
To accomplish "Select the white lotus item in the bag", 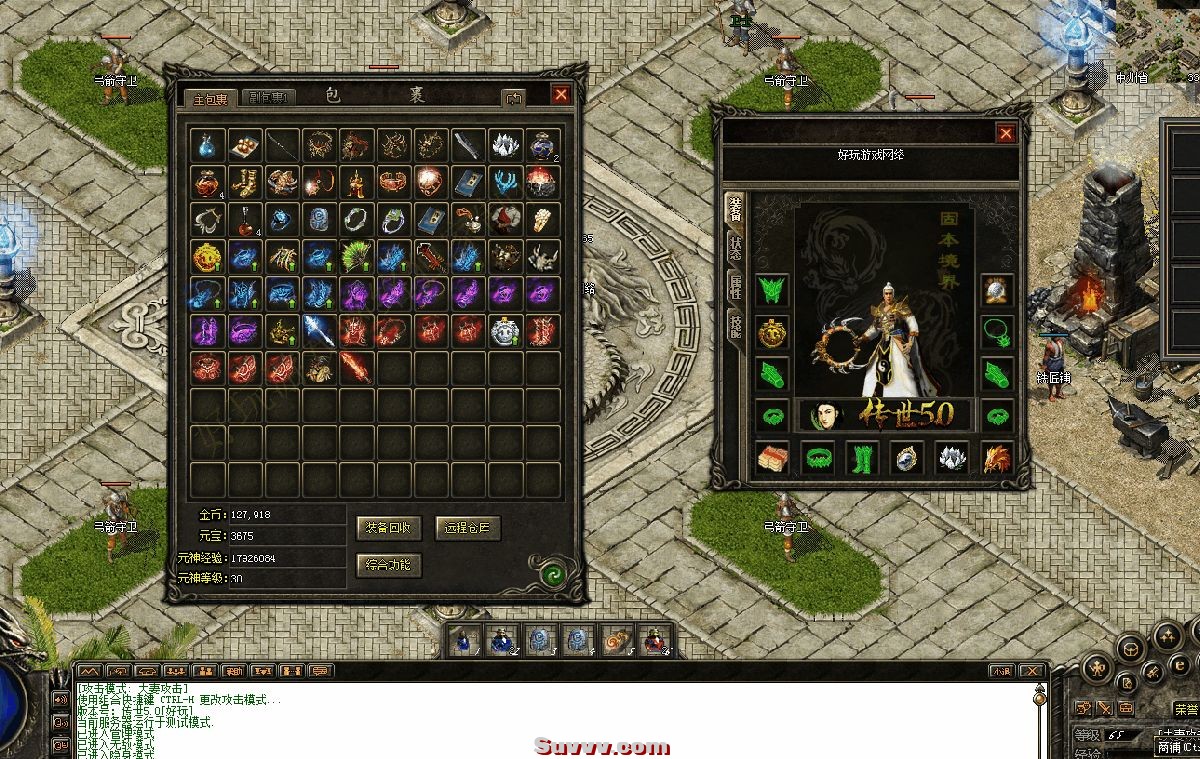I will click(505, 145).
